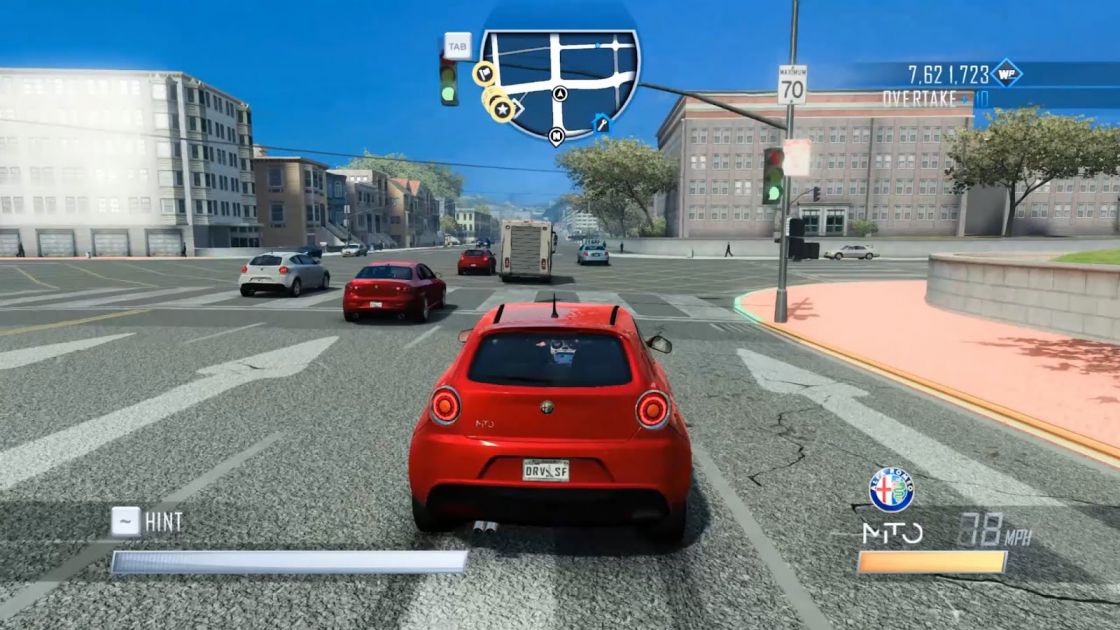Click the garage wrench marker on minimap
Screen dimensions: 1120x630
[601, 123]
